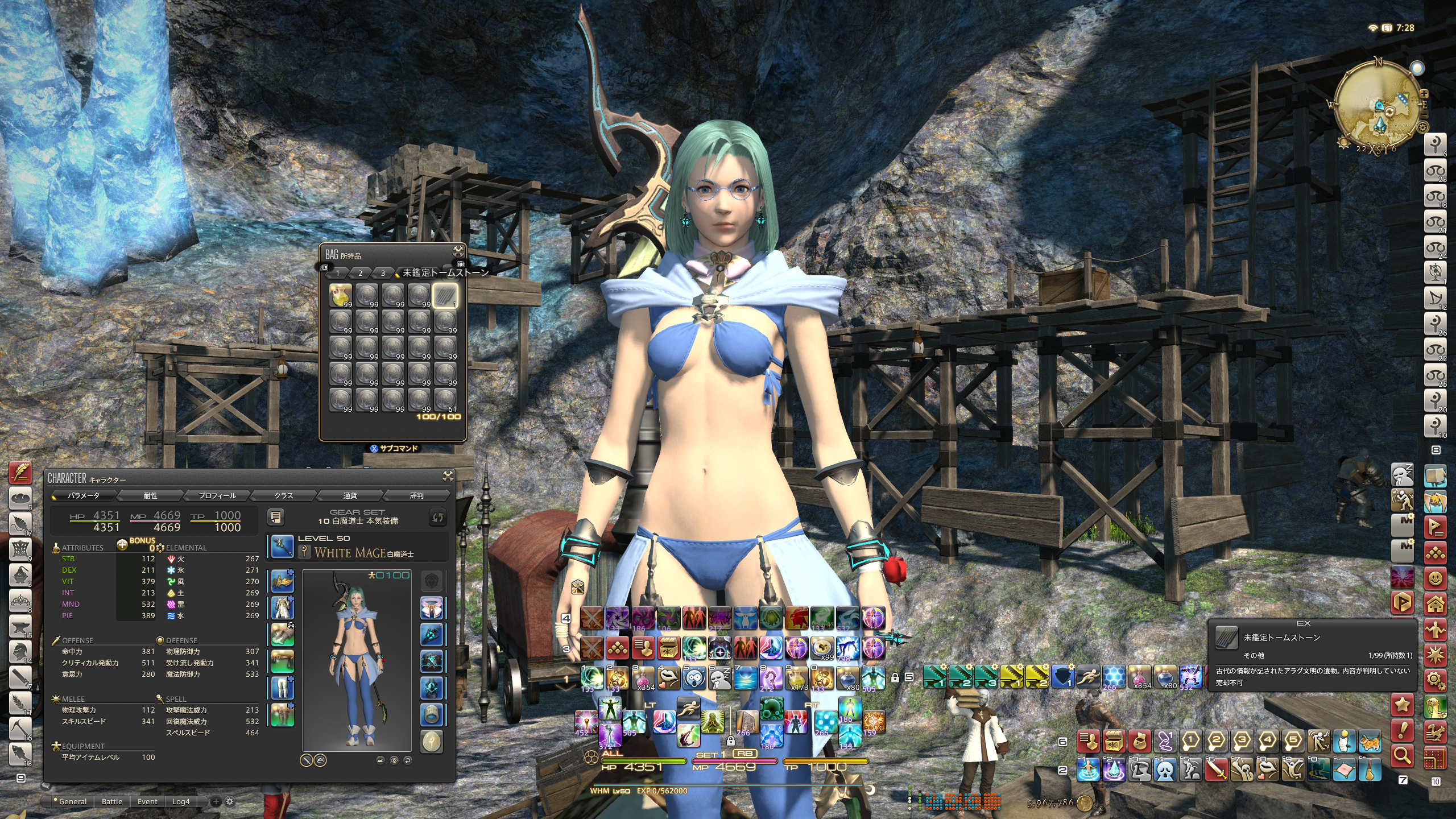
Task: Open the magnifying glass search icon
Action: (1403, 755)
